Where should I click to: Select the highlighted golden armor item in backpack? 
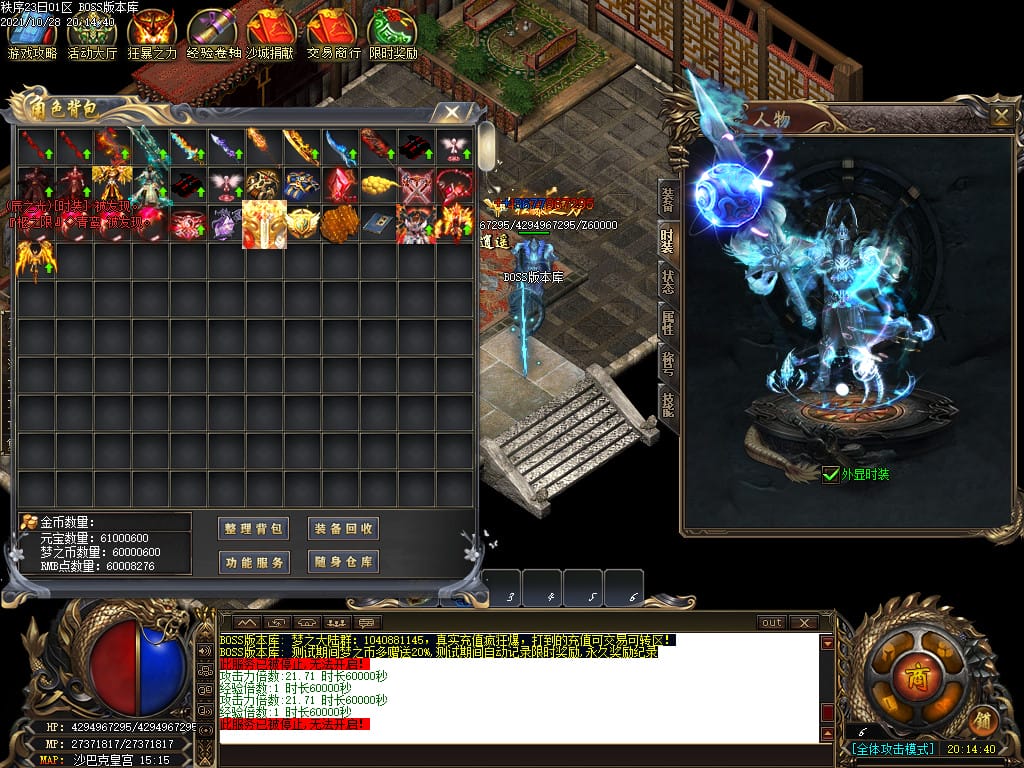pos(264,224)
